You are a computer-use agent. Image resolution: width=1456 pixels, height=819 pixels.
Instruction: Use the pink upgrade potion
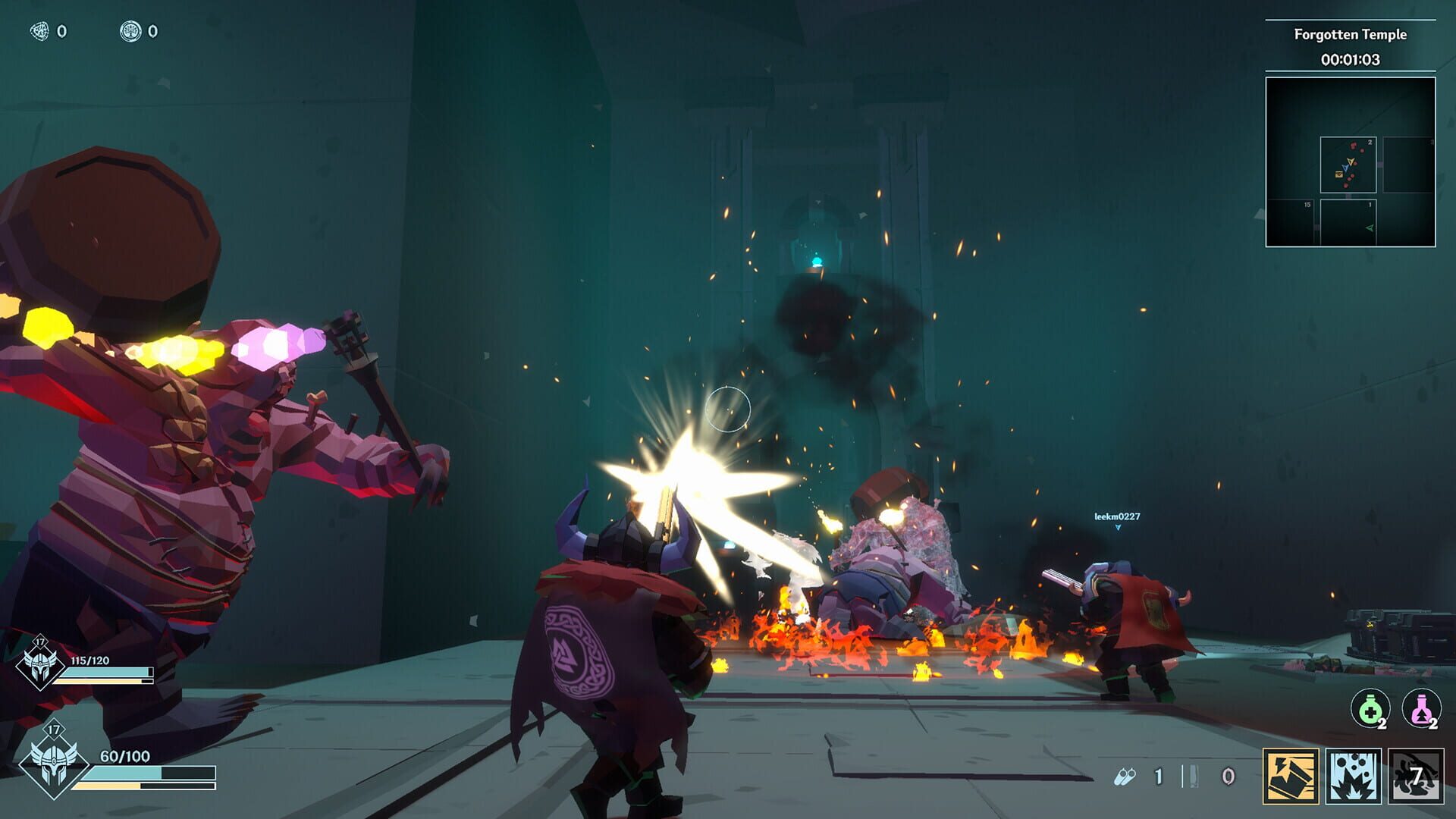point(1420,710)
